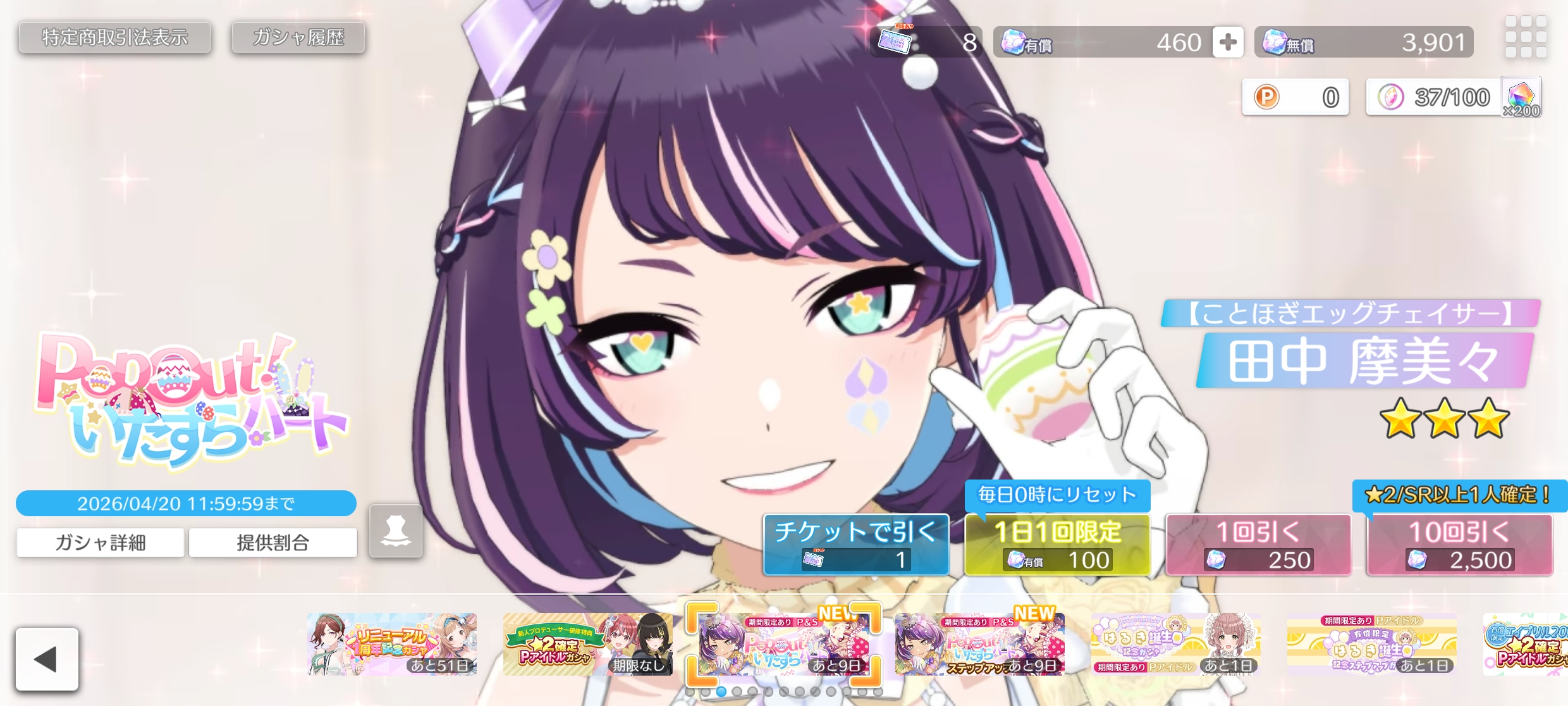Image resolution: width=1568 pixels, height=706 pixels.
Task: Select the Pop Out ステップアップ banner
Action: coord(979,644)
